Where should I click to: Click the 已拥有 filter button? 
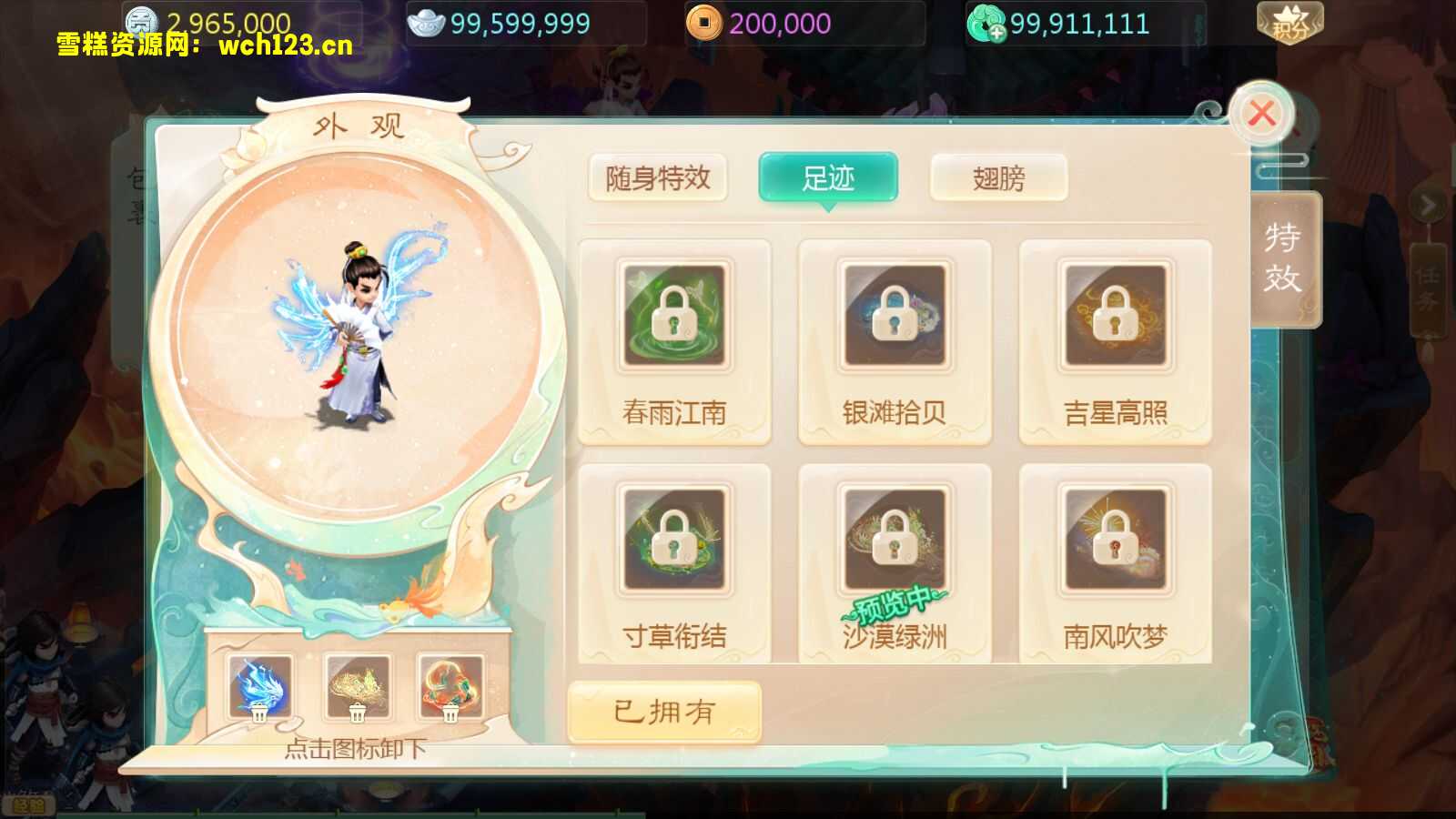[663, 713]
